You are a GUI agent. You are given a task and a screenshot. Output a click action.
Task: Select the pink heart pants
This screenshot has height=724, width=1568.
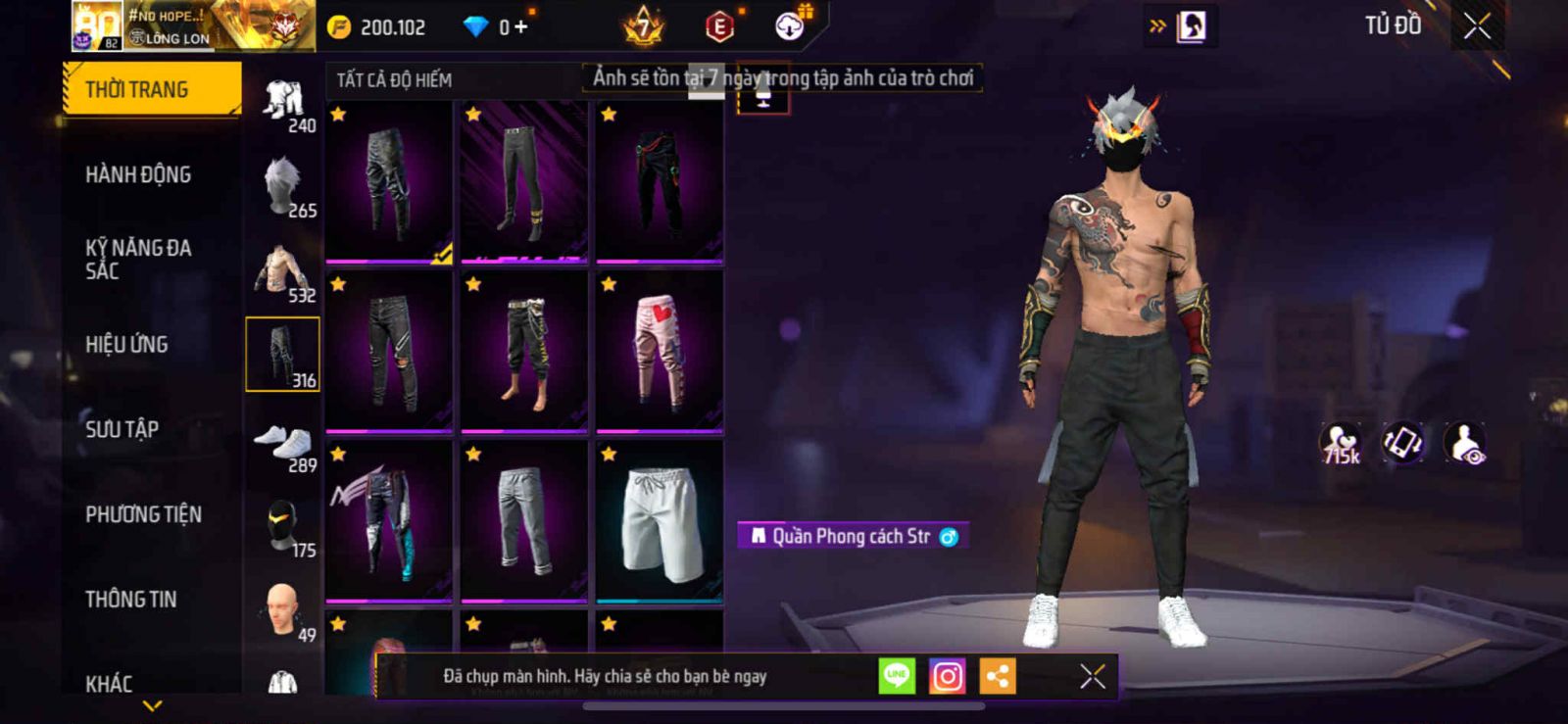tap(660, 351)
